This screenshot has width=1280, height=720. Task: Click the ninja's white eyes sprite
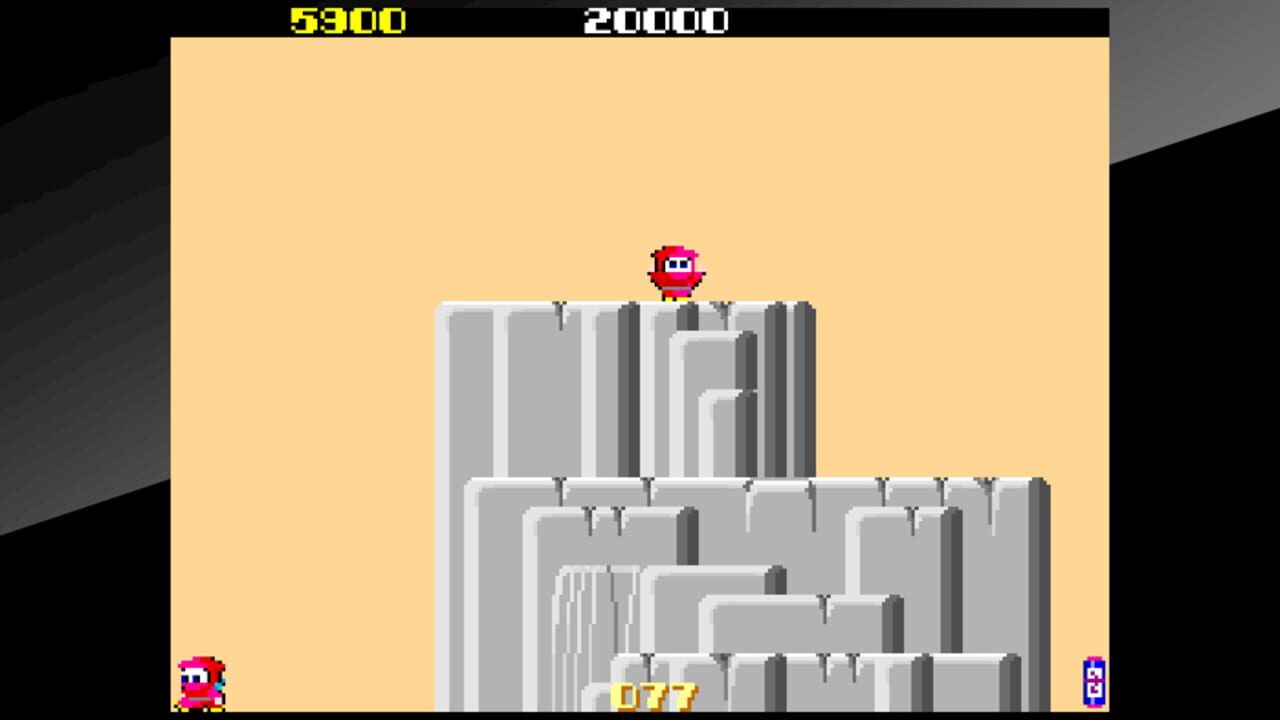click(680, 262)
